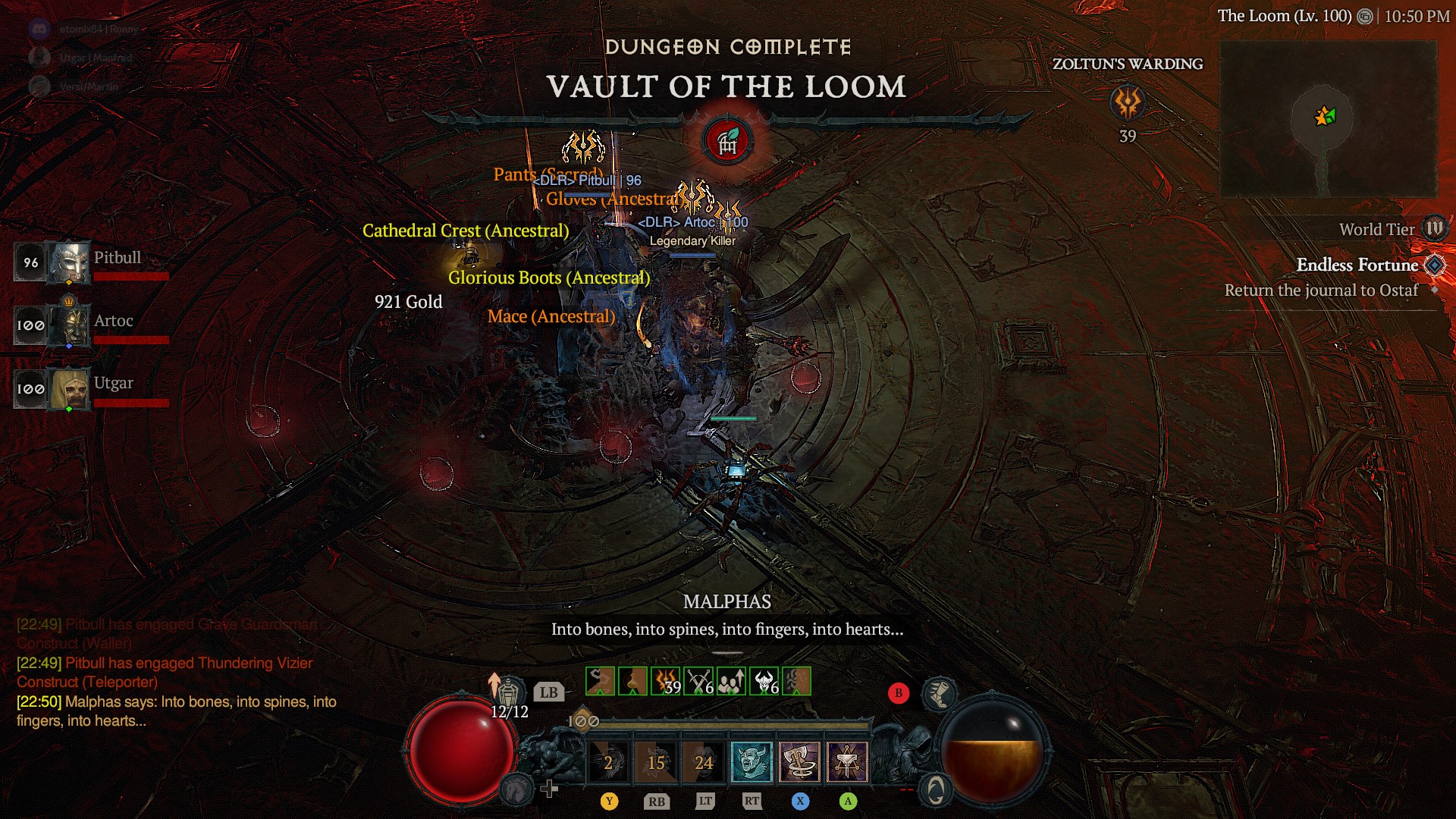Summon mount via the horse icon

[x=517, y=790]
